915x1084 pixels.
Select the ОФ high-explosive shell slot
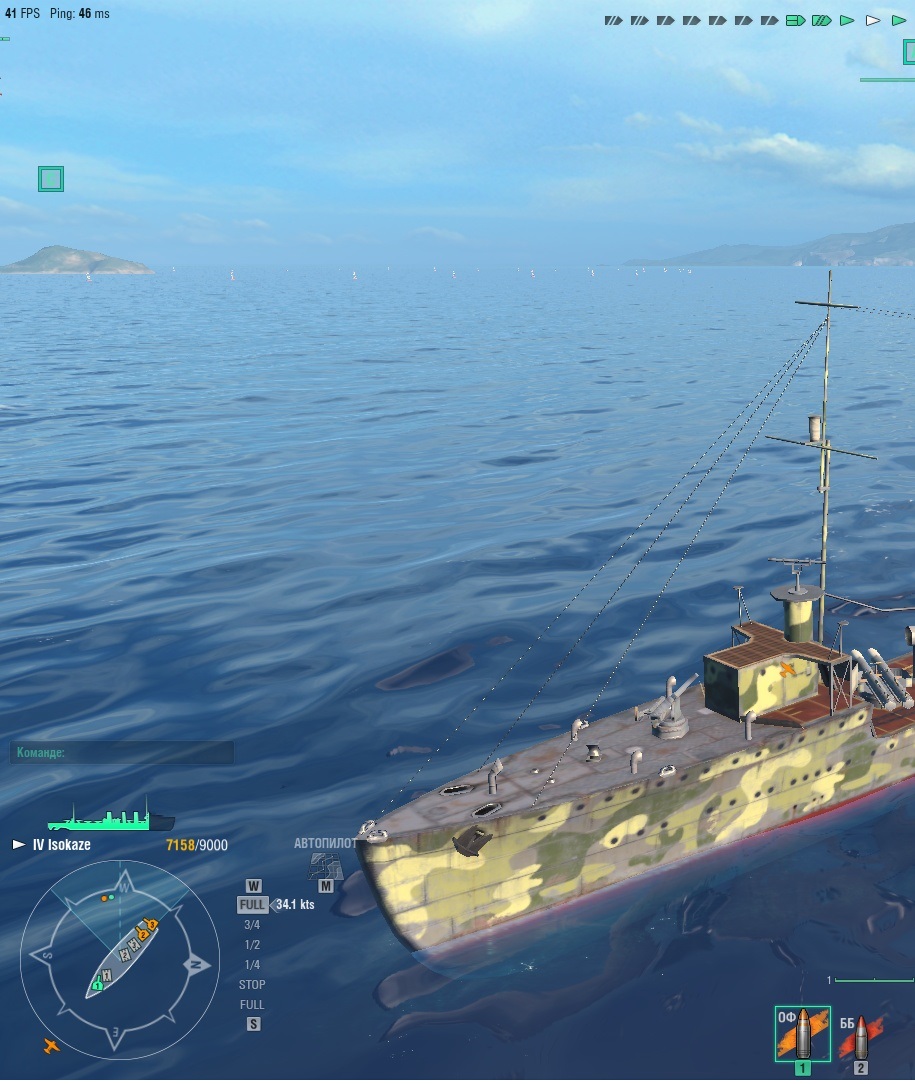(x=802, y=1034)
